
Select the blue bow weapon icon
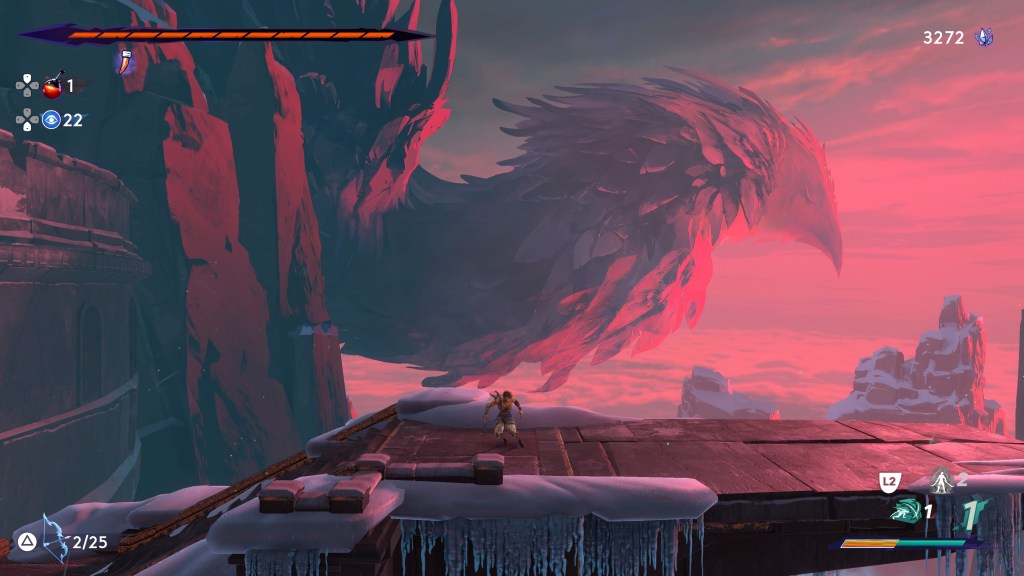point(53,538)
